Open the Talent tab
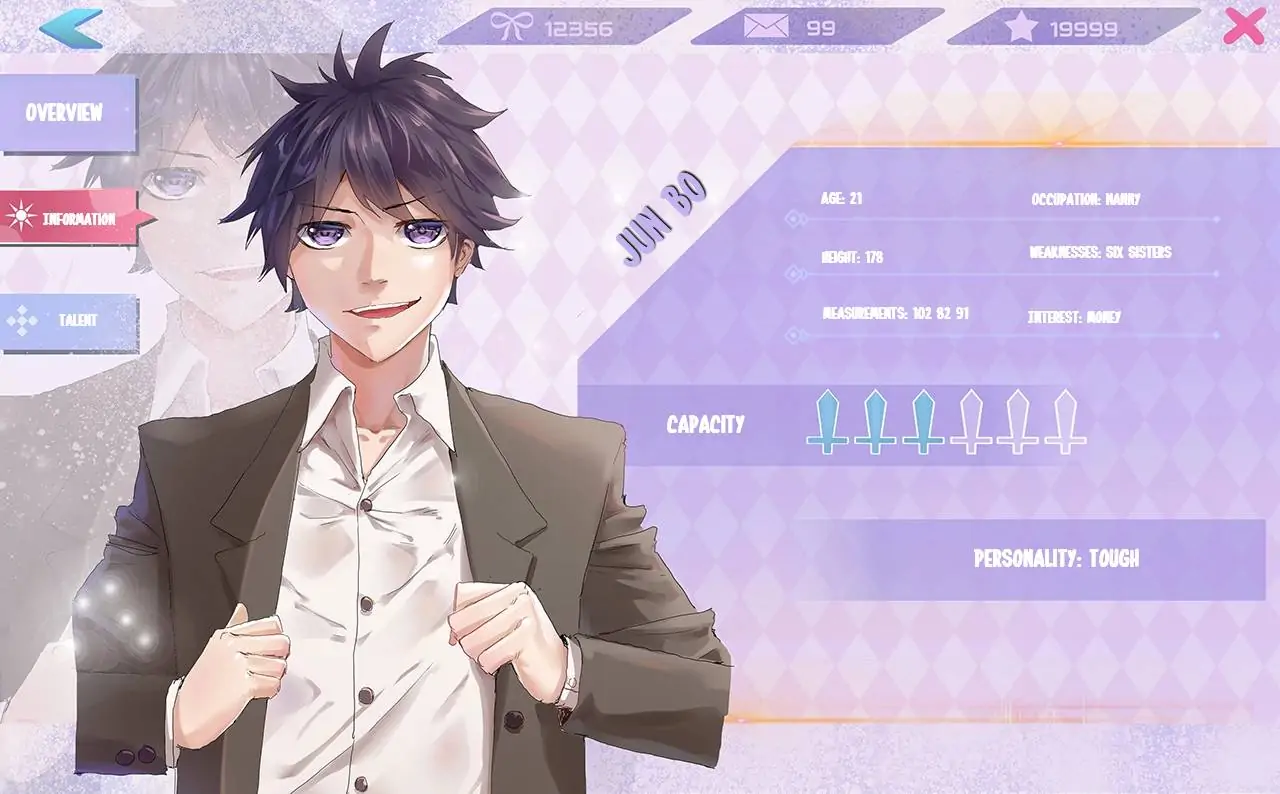Viewport: 1280px width, 794px height. click(68, 321)
